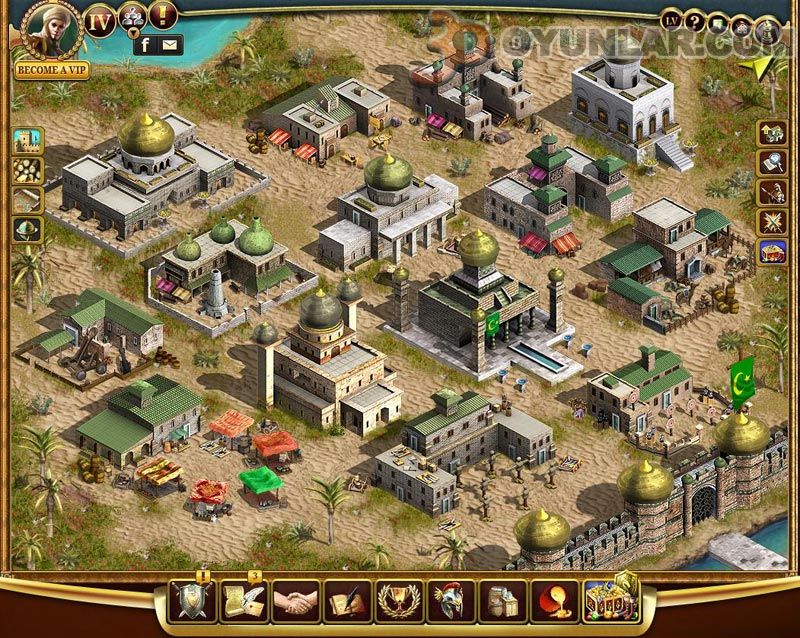Open the Facebook share button
Image resolution: width=800 pixels, height=638 pixels.
[146, 44]
